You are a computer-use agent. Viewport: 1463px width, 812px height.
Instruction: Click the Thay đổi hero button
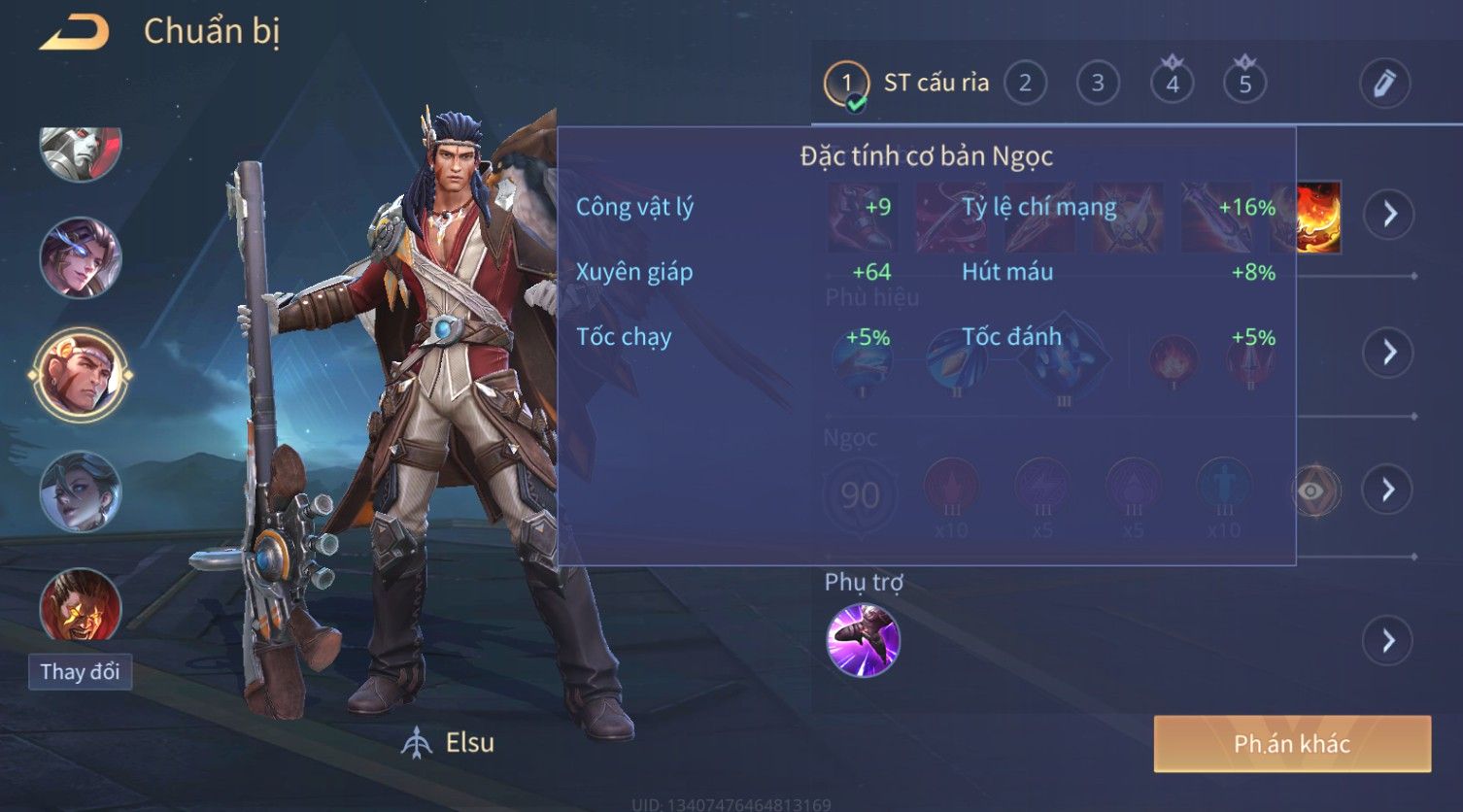80,672
